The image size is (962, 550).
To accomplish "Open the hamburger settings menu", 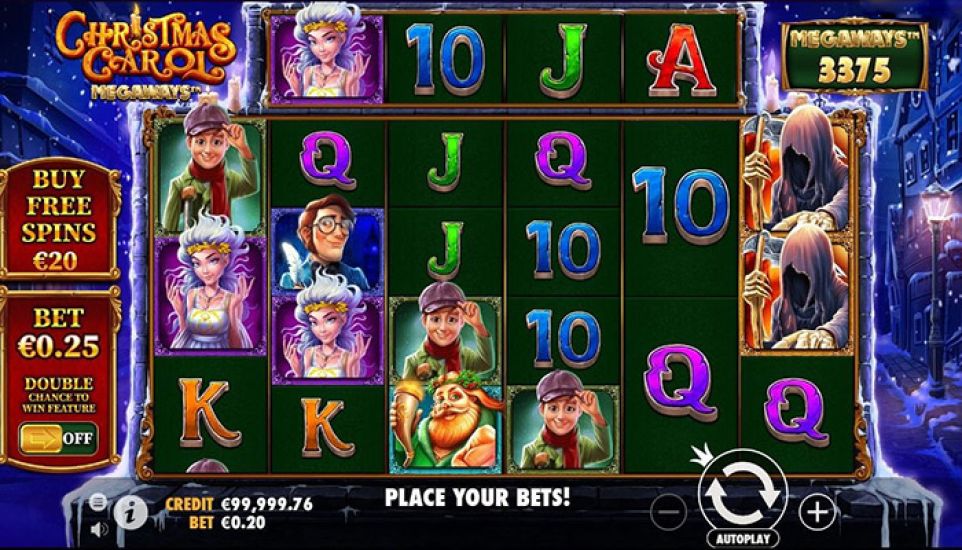I will click(98, 501).
